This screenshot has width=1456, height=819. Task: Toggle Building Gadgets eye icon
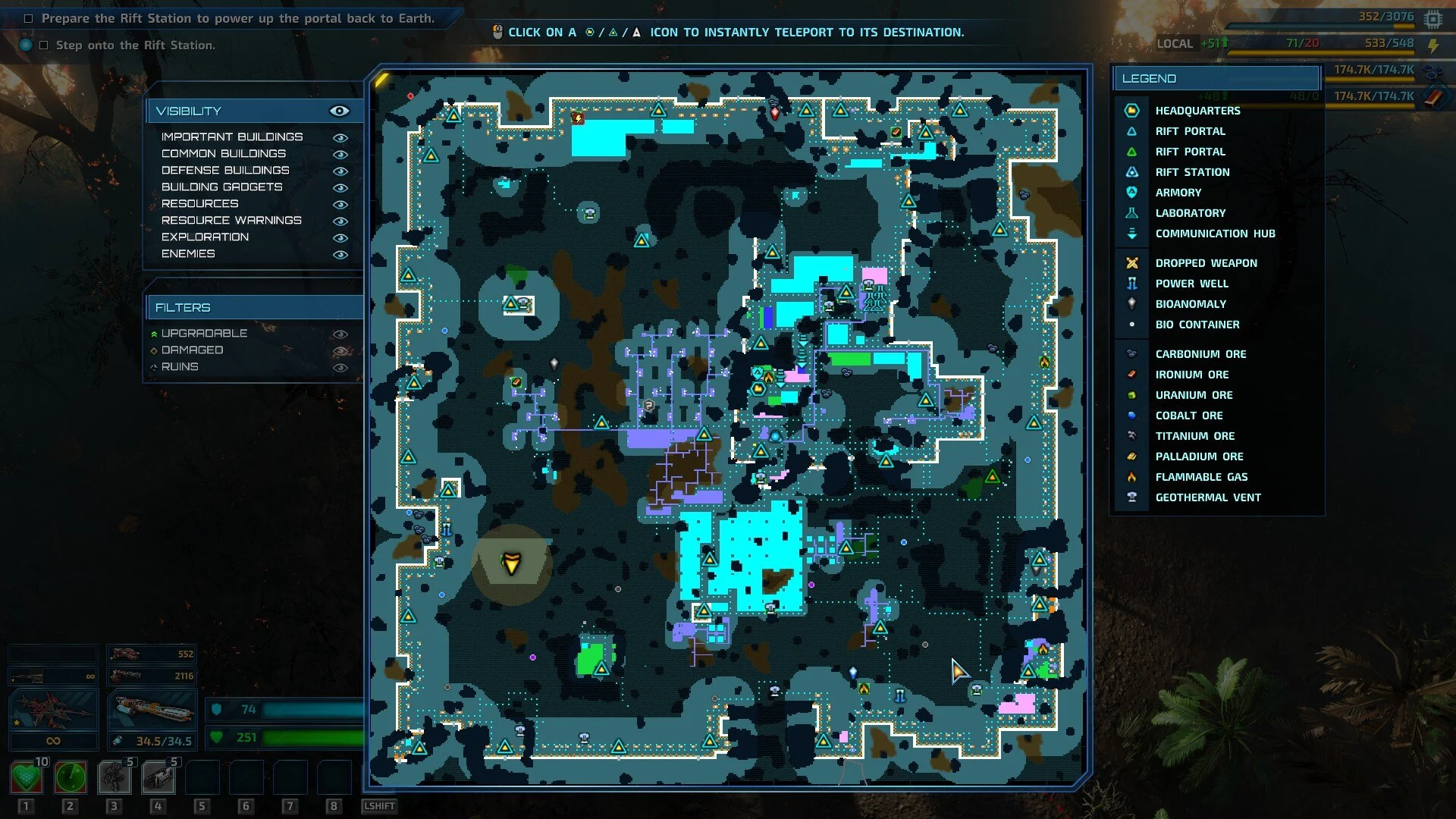point(340,187)
